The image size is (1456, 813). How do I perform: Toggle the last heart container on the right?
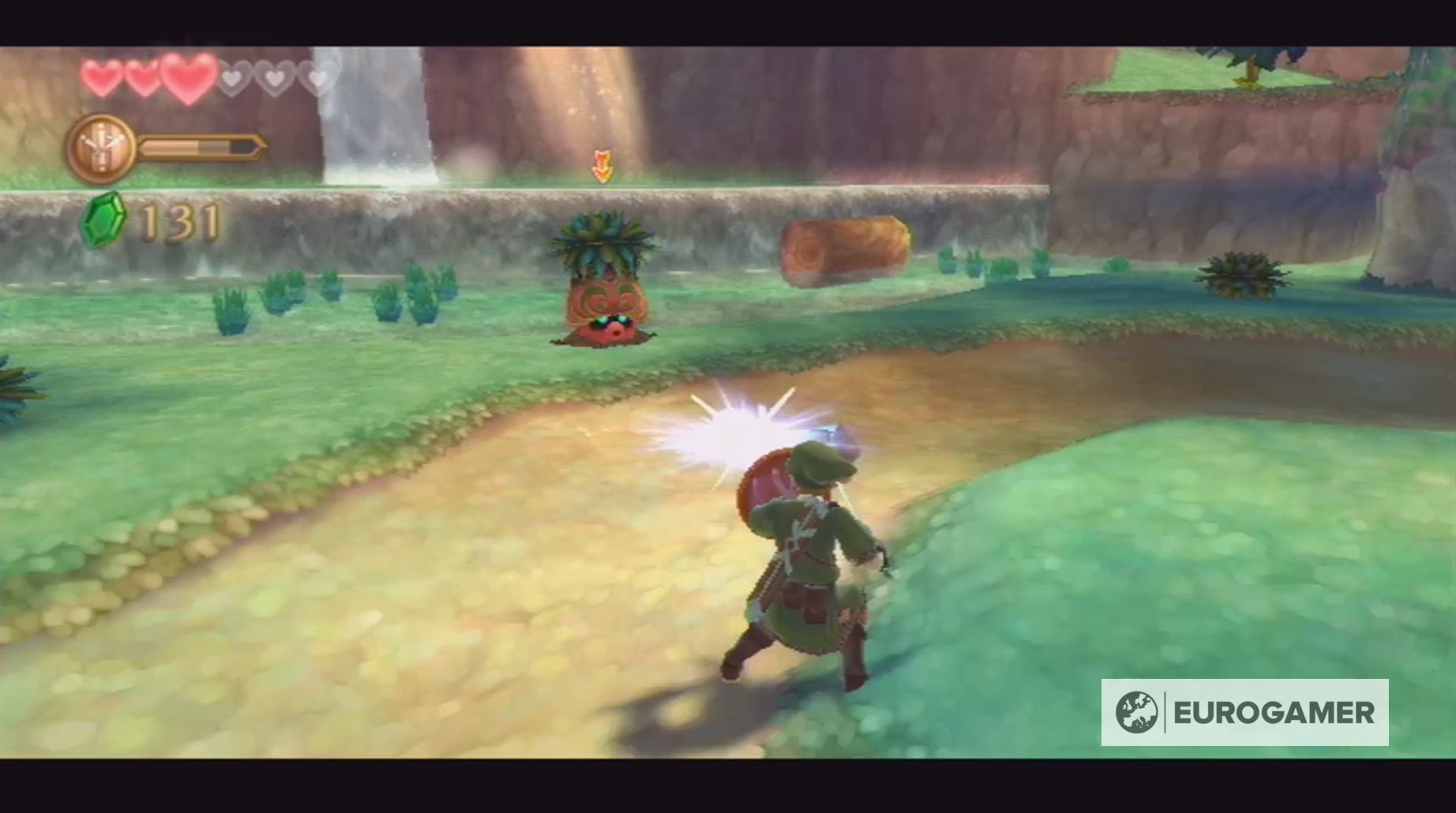pyautogui.click(x=317, y=79)
